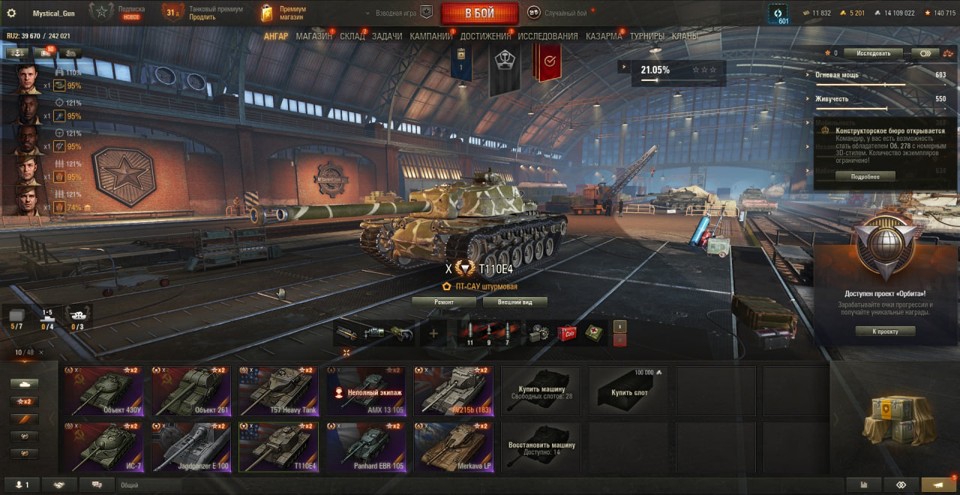960x495 pixels.
Task: Open the «К проекту» Орбита button
Action: 886,331
